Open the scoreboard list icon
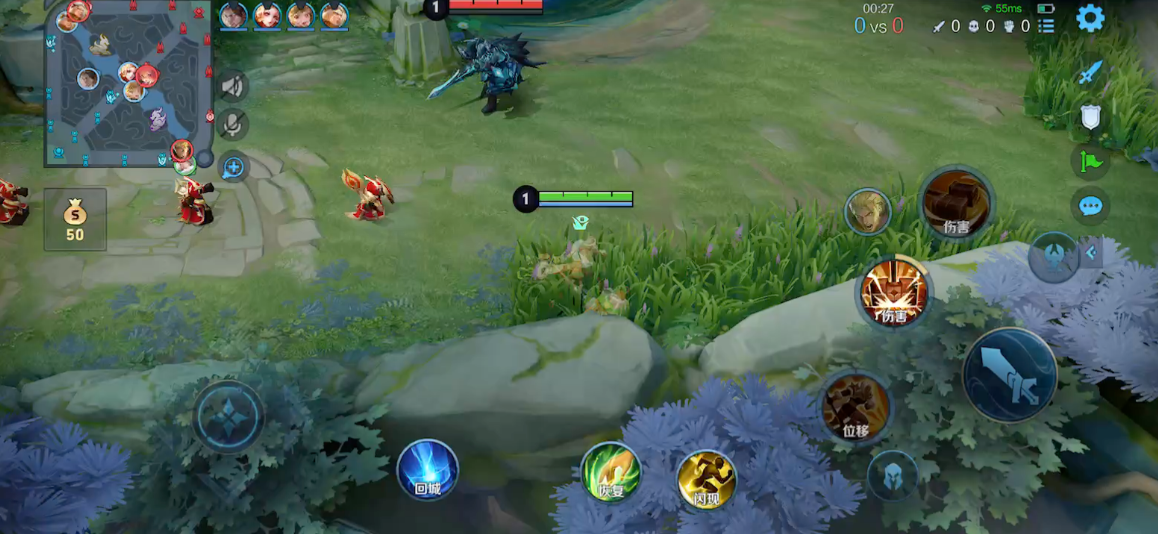The height and width of the screenshot is (534, 1158). point(1046,26)
